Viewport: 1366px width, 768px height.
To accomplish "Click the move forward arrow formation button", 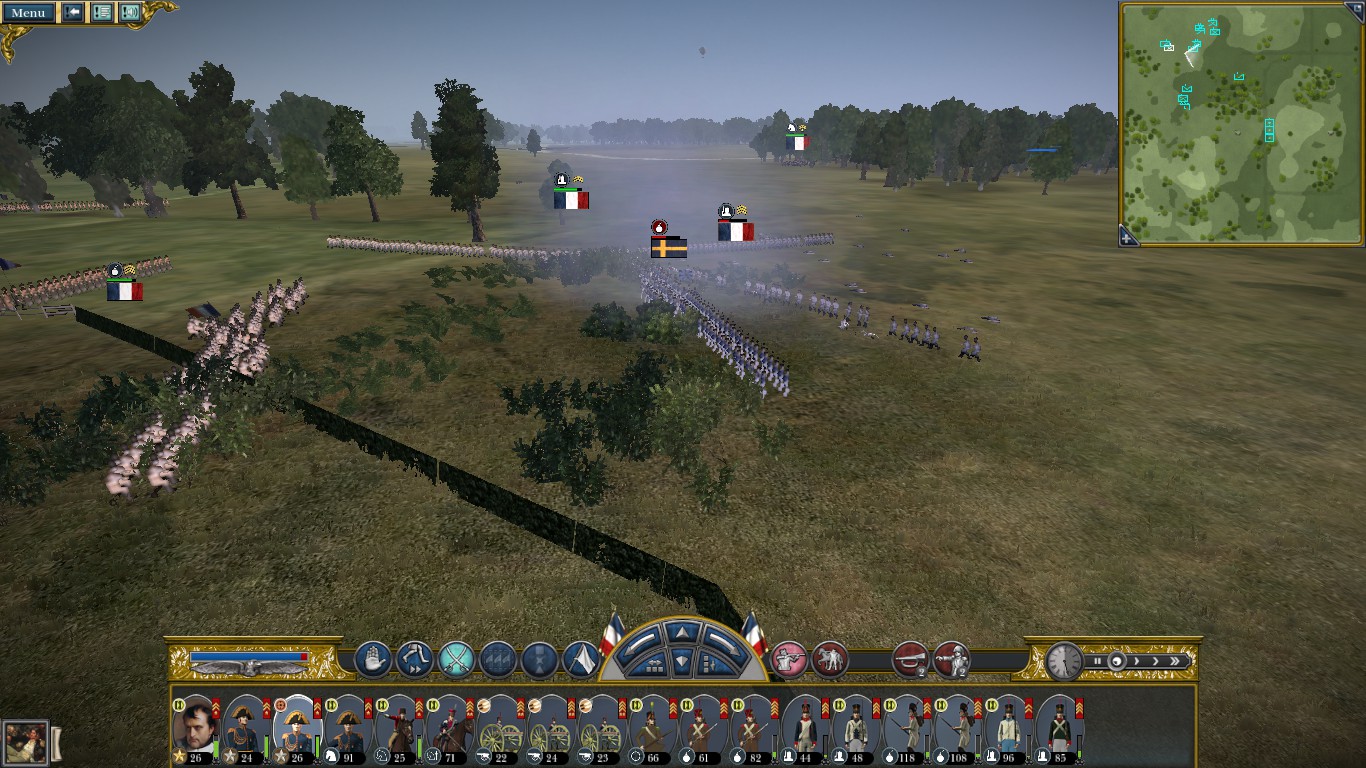I will pos(683,632).
